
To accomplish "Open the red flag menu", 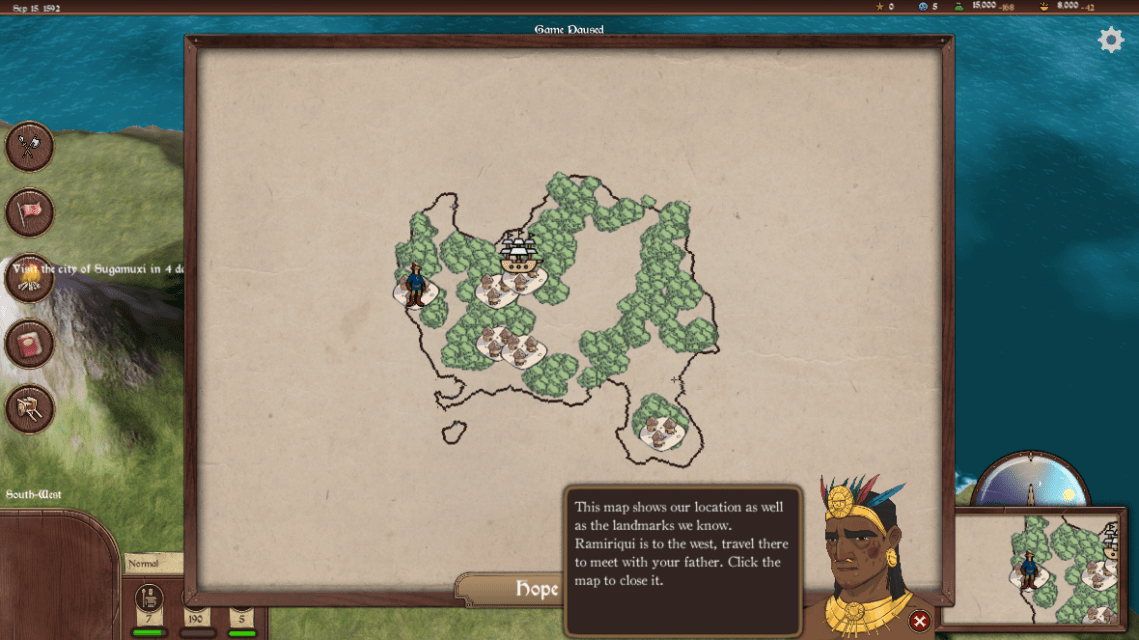I will click(30, 213).
